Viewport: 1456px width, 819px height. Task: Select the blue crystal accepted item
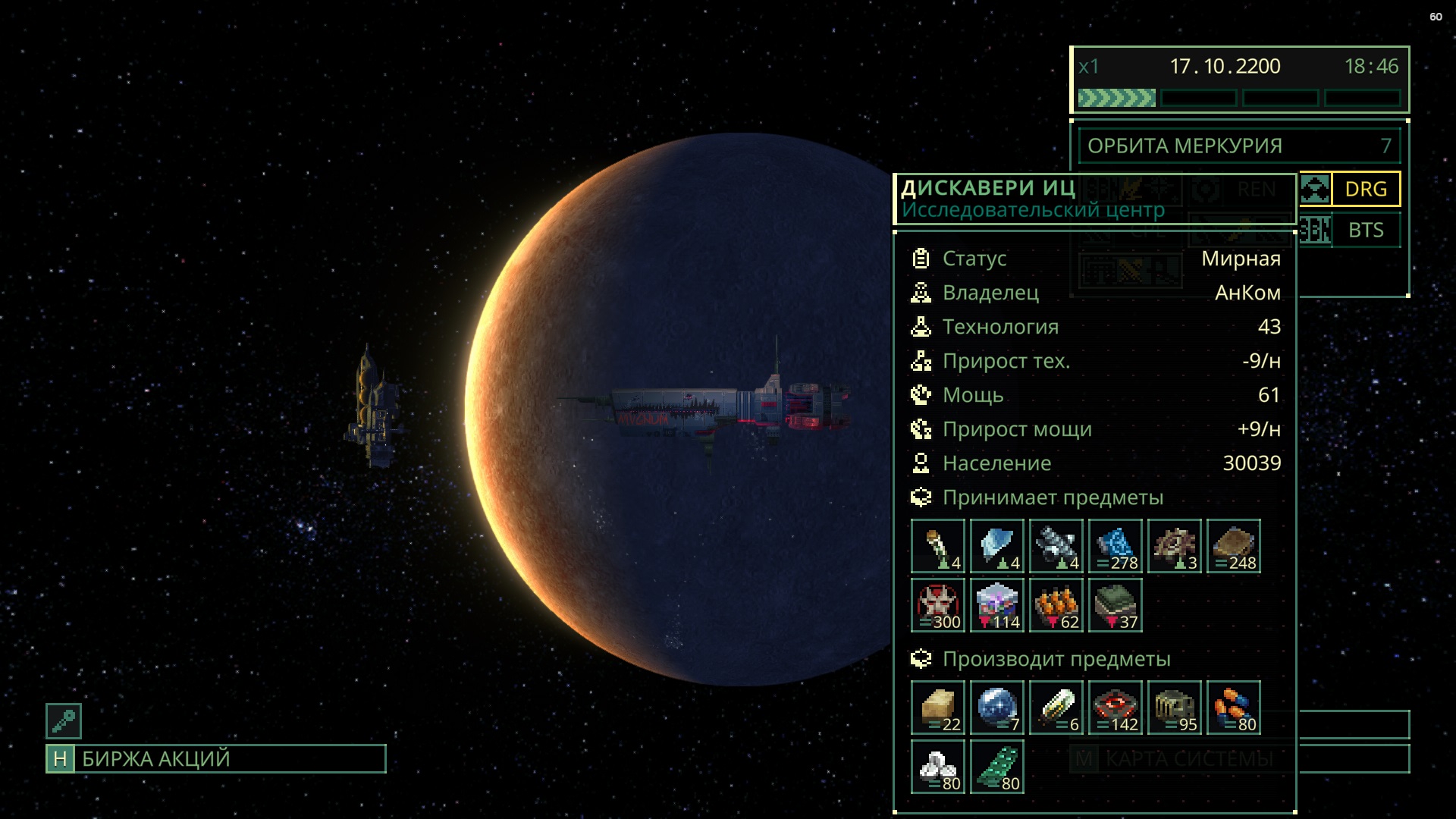pyautogui.click(x=997, y=546)
